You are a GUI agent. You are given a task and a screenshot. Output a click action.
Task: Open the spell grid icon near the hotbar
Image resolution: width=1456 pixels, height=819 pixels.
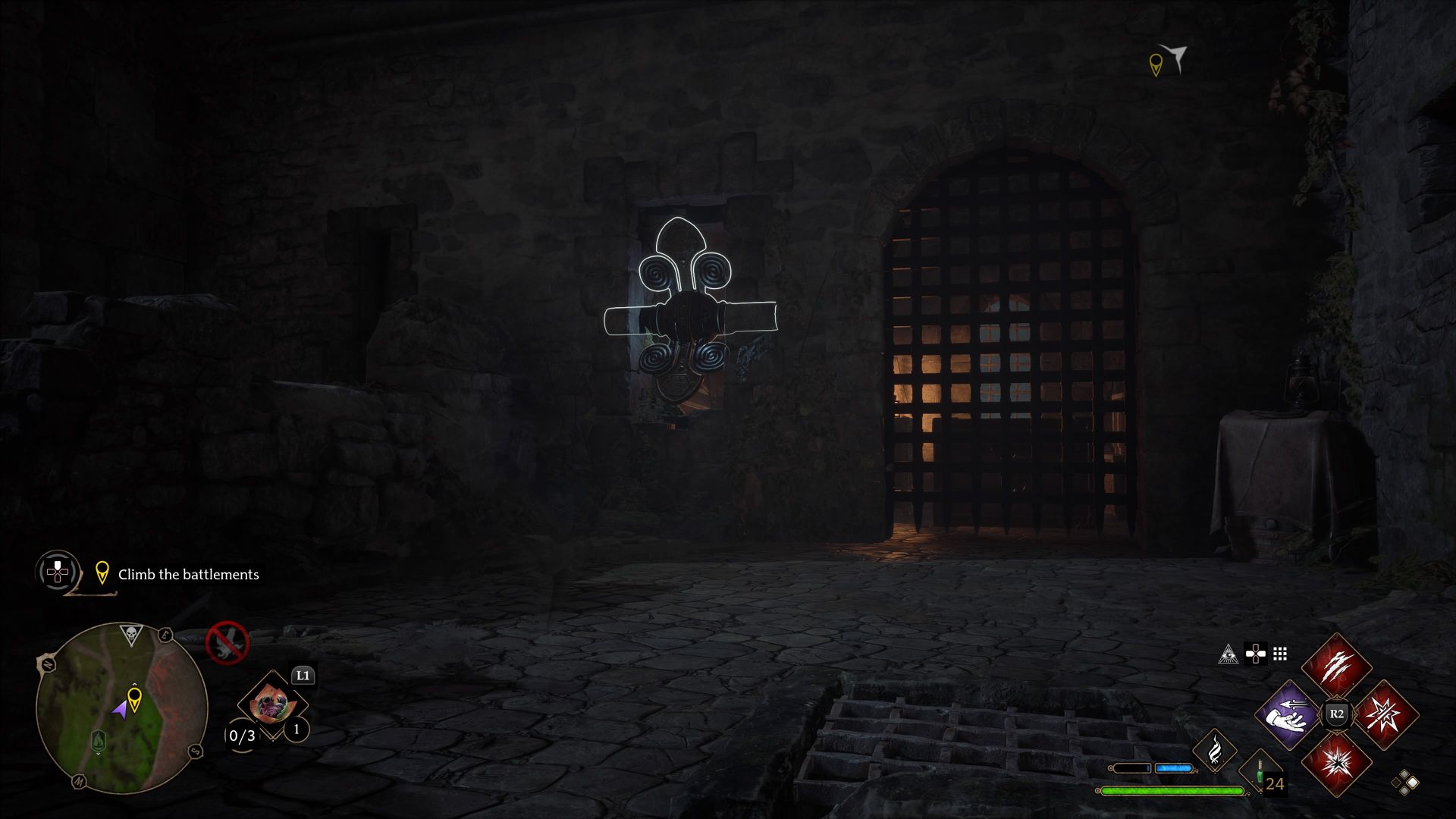1282,655
